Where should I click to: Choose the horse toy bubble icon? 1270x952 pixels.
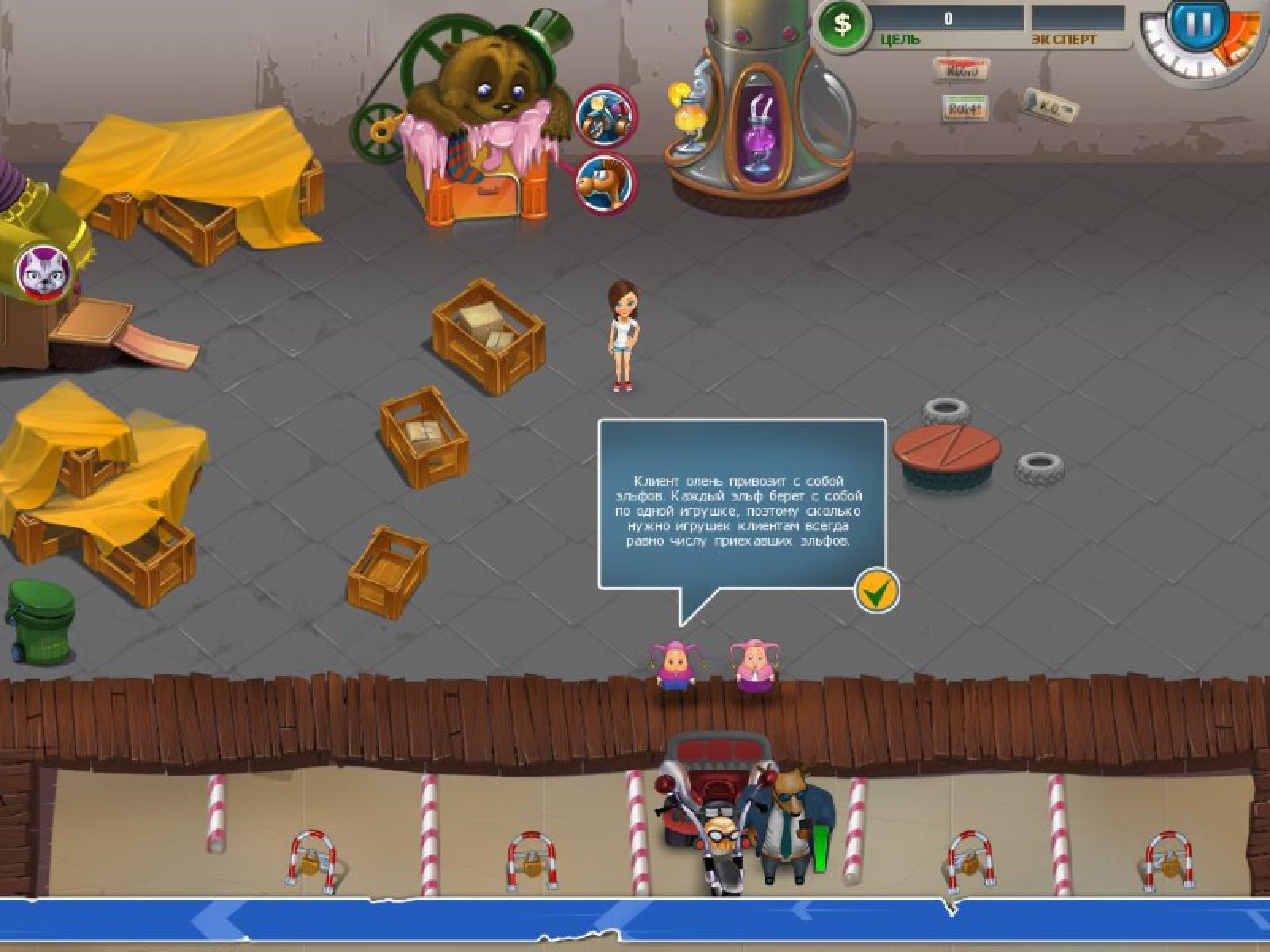coord(605,184)
